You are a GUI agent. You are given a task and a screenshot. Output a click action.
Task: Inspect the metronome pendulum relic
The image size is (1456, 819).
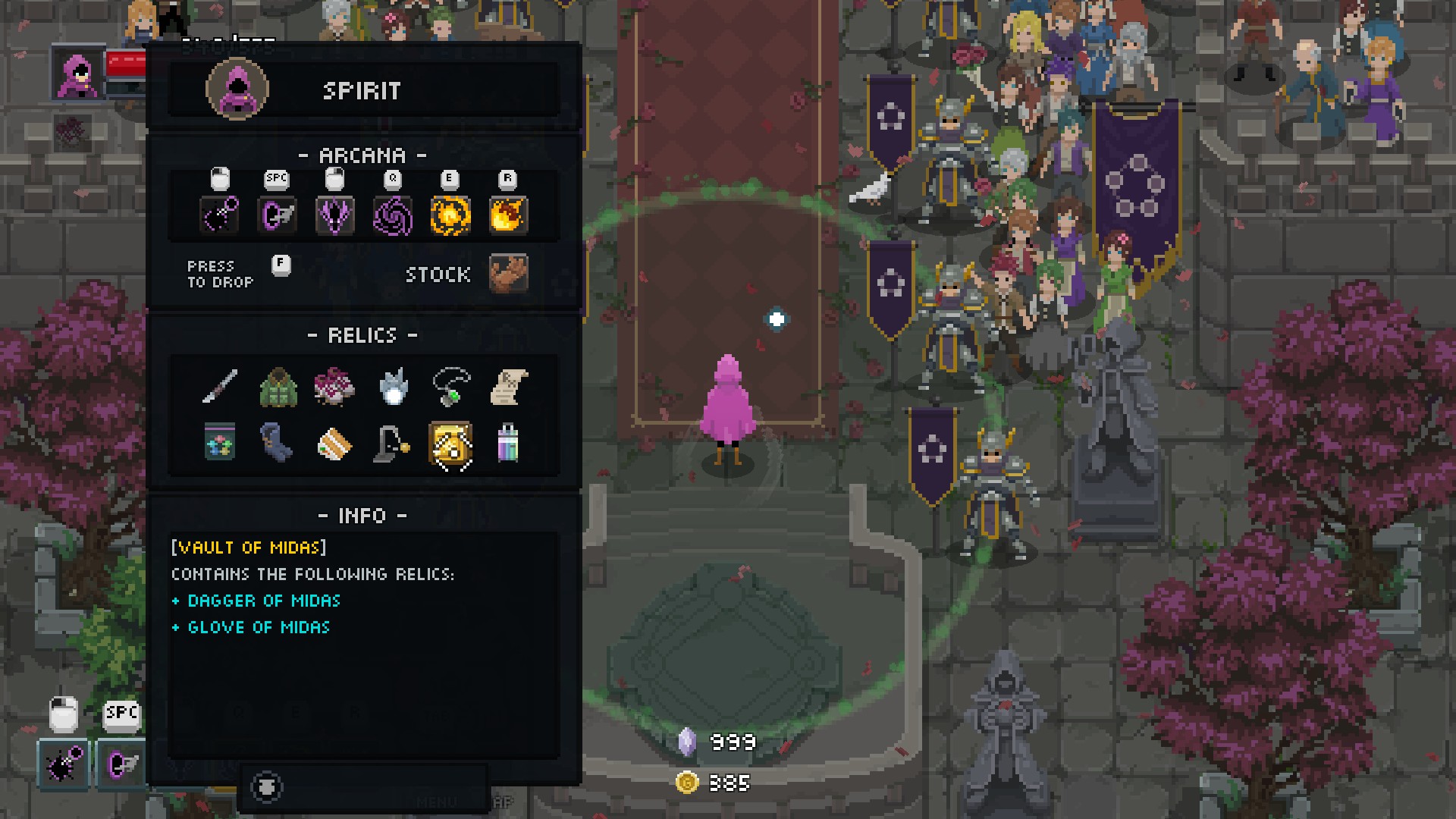[393, 443]
